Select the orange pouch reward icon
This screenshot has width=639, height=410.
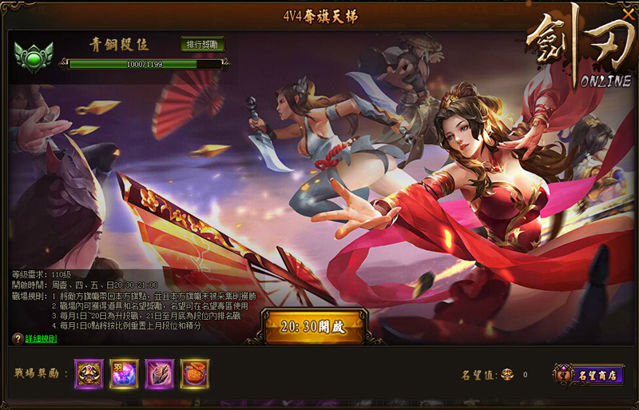click(194, 374)
